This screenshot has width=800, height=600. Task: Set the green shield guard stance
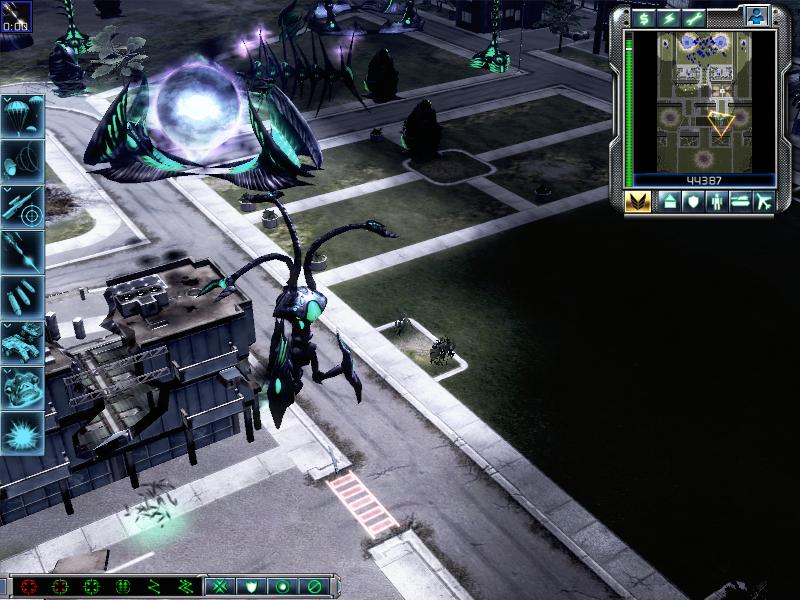click(250, 586)
